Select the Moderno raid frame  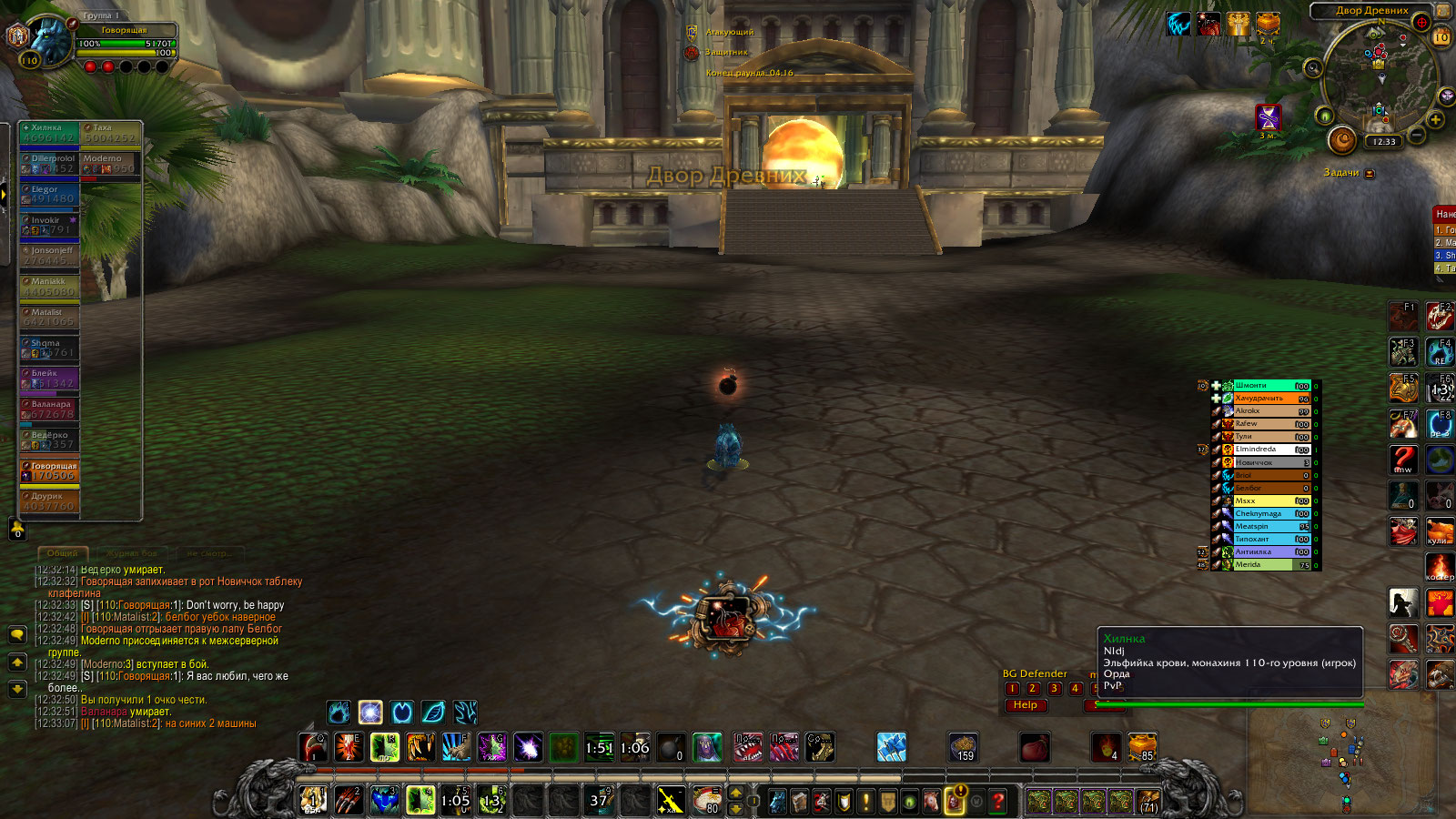[110, 163]
